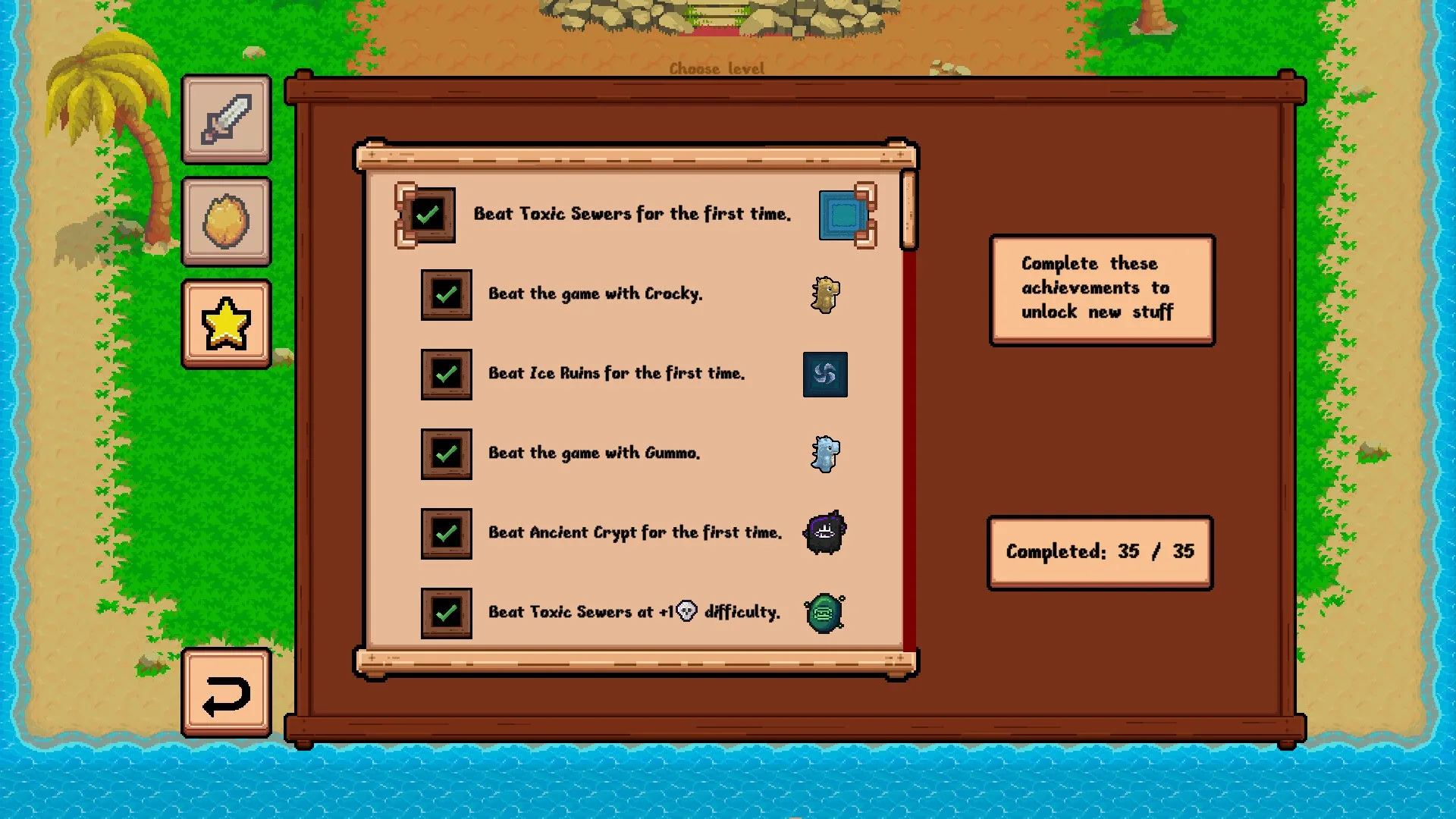
Task: Click the Crocky character icon
Action: pyautogui.click(x=827, y=296)
